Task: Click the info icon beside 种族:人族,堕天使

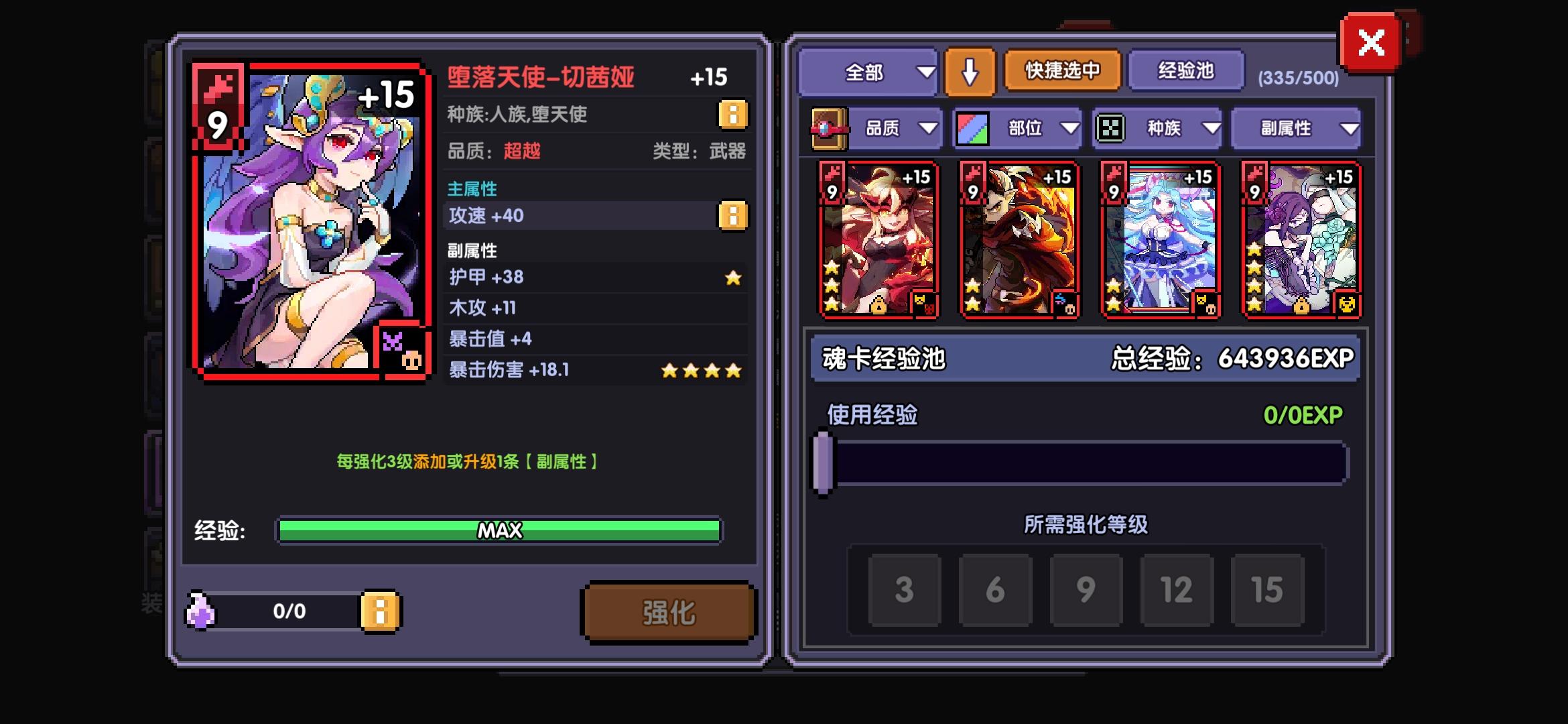Action: tap(732, 115)
